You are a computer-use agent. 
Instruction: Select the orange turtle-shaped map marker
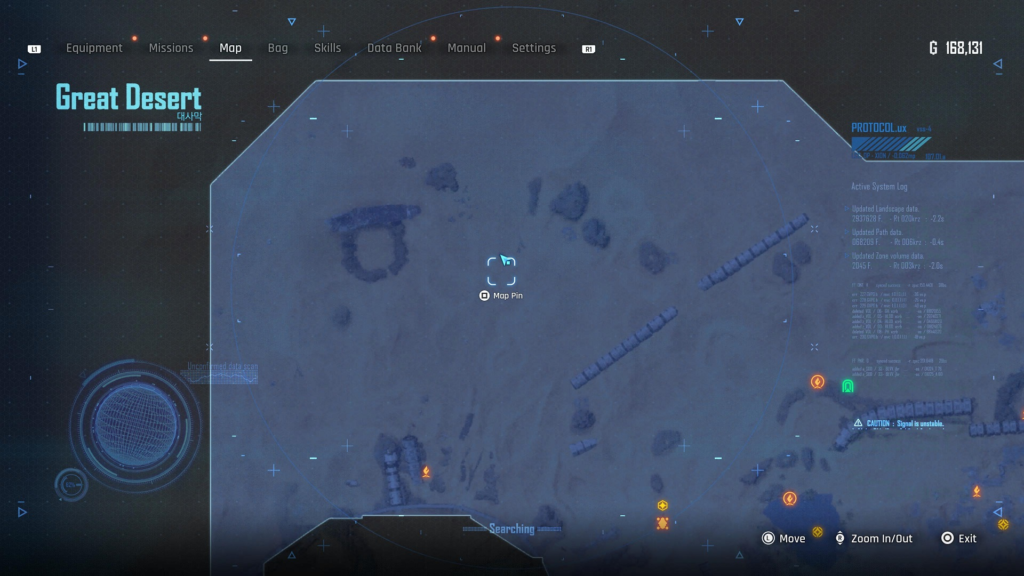click(662, 523)
